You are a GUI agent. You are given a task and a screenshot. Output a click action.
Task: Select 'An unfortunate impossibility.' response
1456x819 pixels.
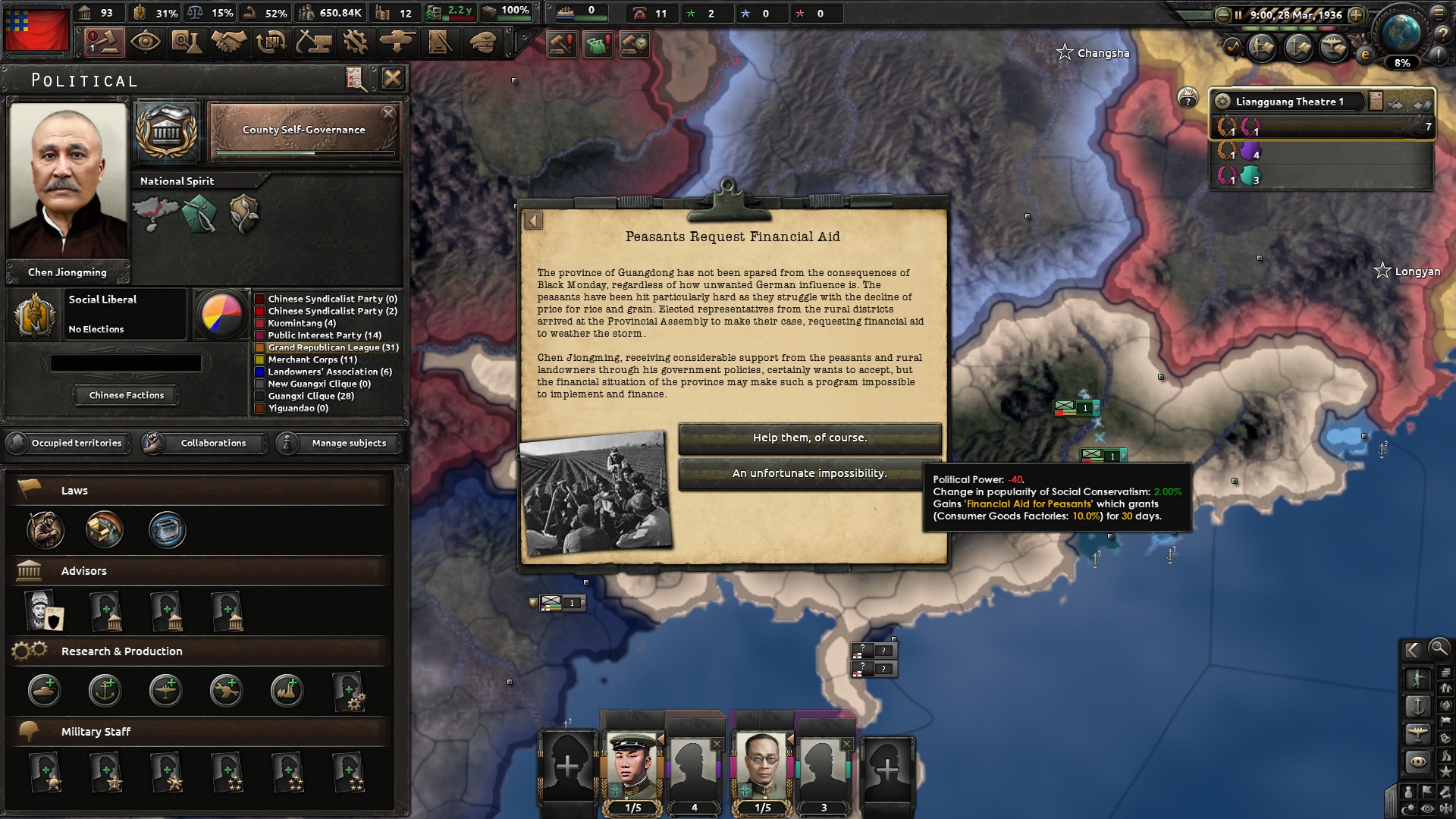[809, 472]
